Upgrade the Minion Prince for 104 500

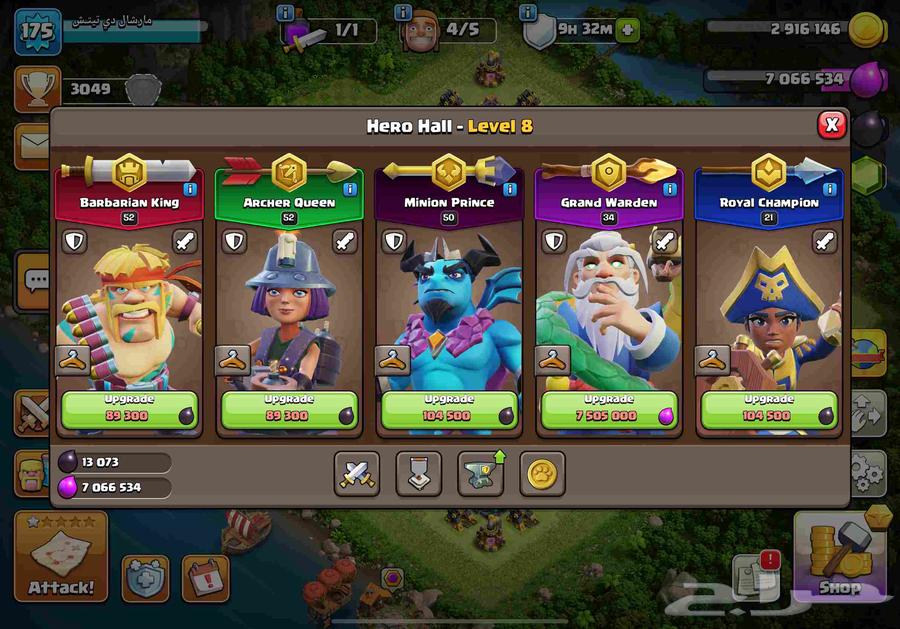[449, 409]
